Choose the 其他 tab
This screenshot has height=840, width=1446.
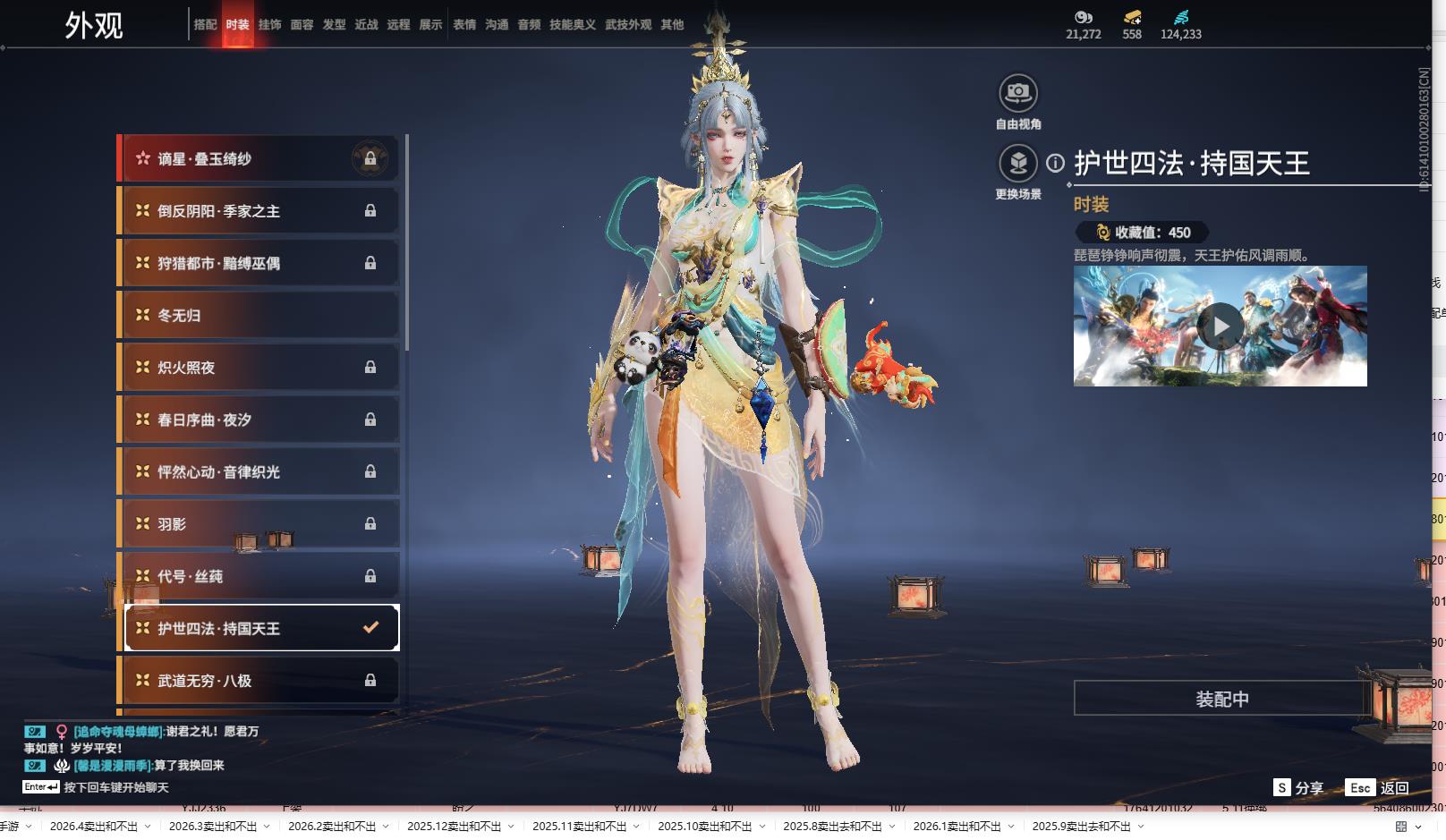coord(672,25)
